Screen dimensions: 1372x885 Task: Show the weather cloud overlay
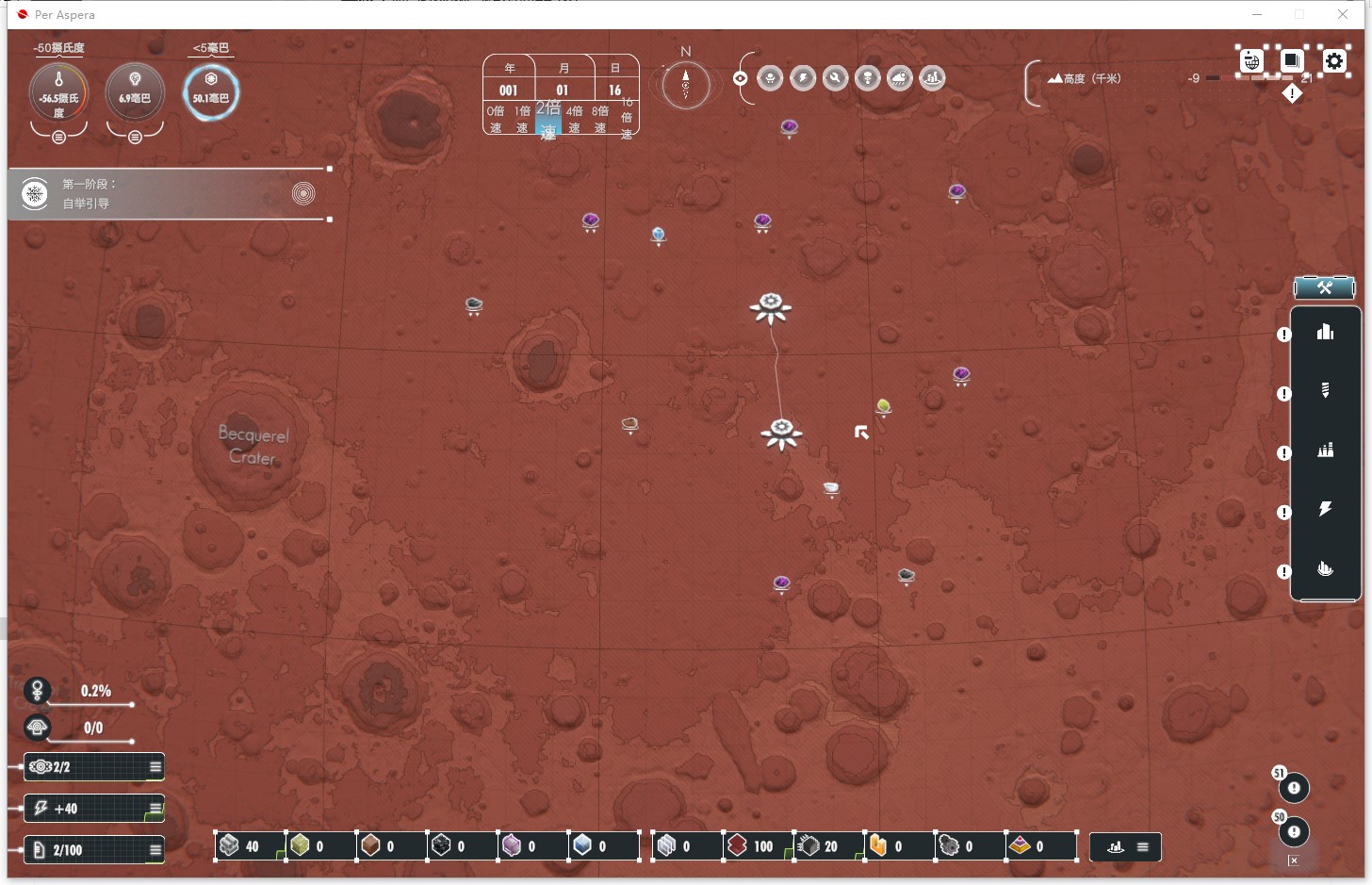[x=900, y=78]
